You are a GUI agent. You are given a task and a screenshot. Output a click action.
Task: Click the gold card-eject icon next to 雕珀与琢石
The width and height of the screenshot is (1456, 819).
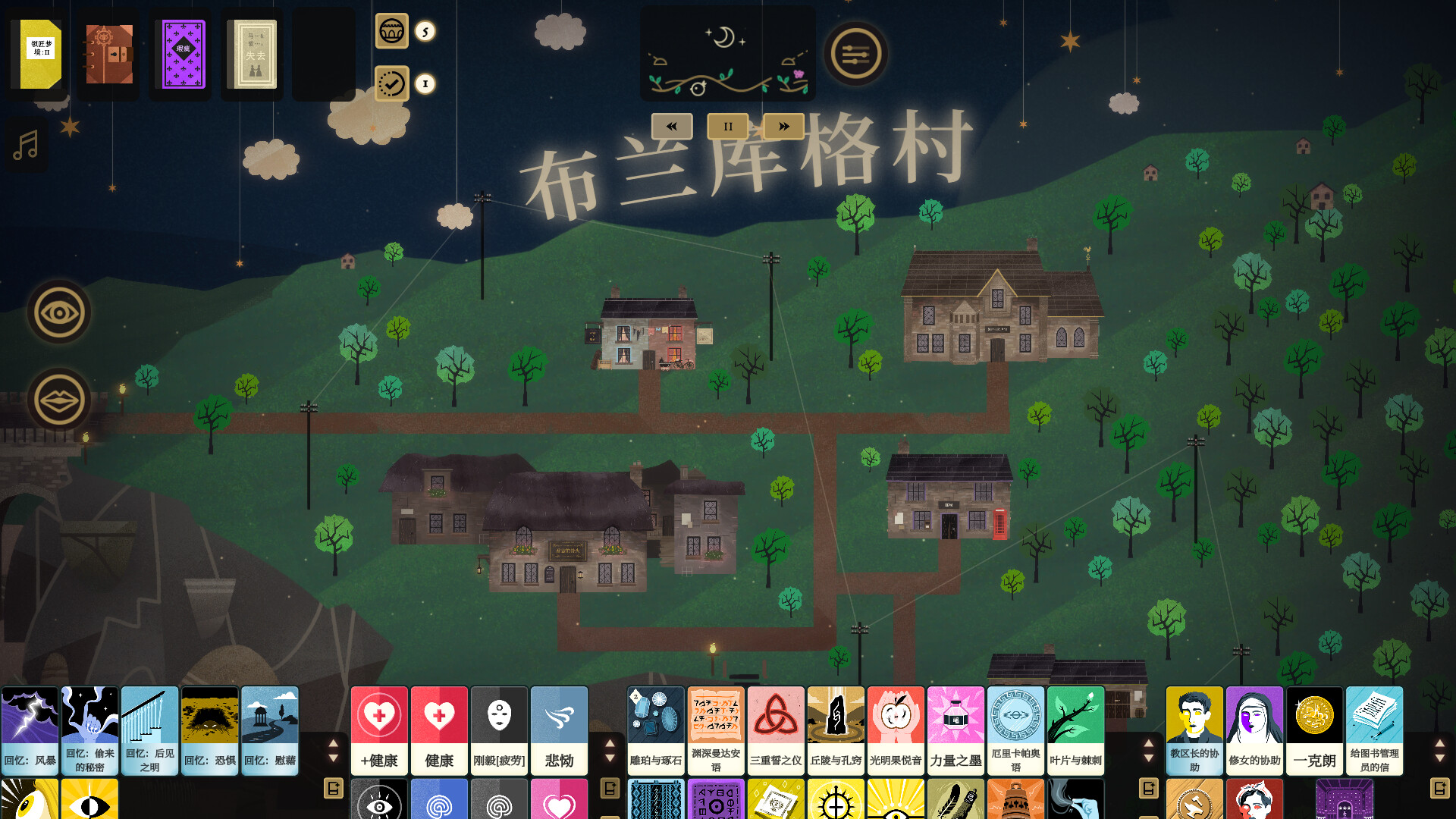[609, 787]
